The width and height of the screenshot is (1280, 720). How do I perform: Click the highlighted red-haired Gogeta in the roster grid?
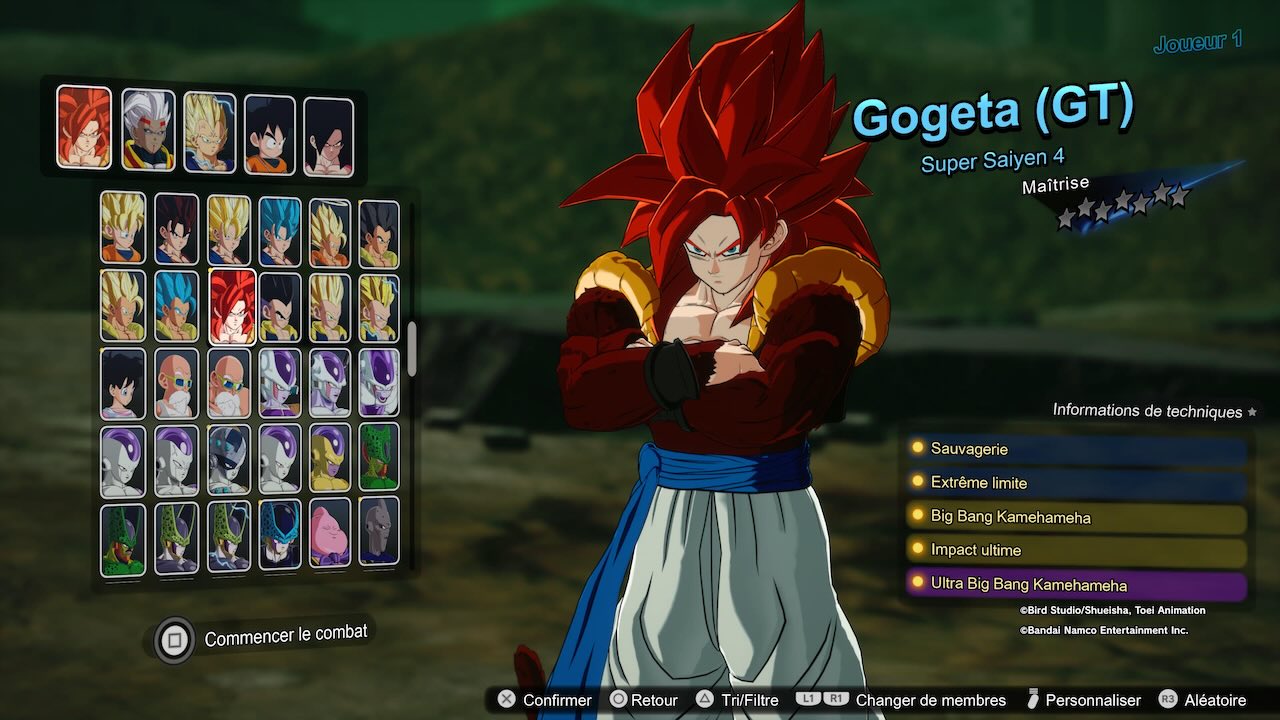232,306
